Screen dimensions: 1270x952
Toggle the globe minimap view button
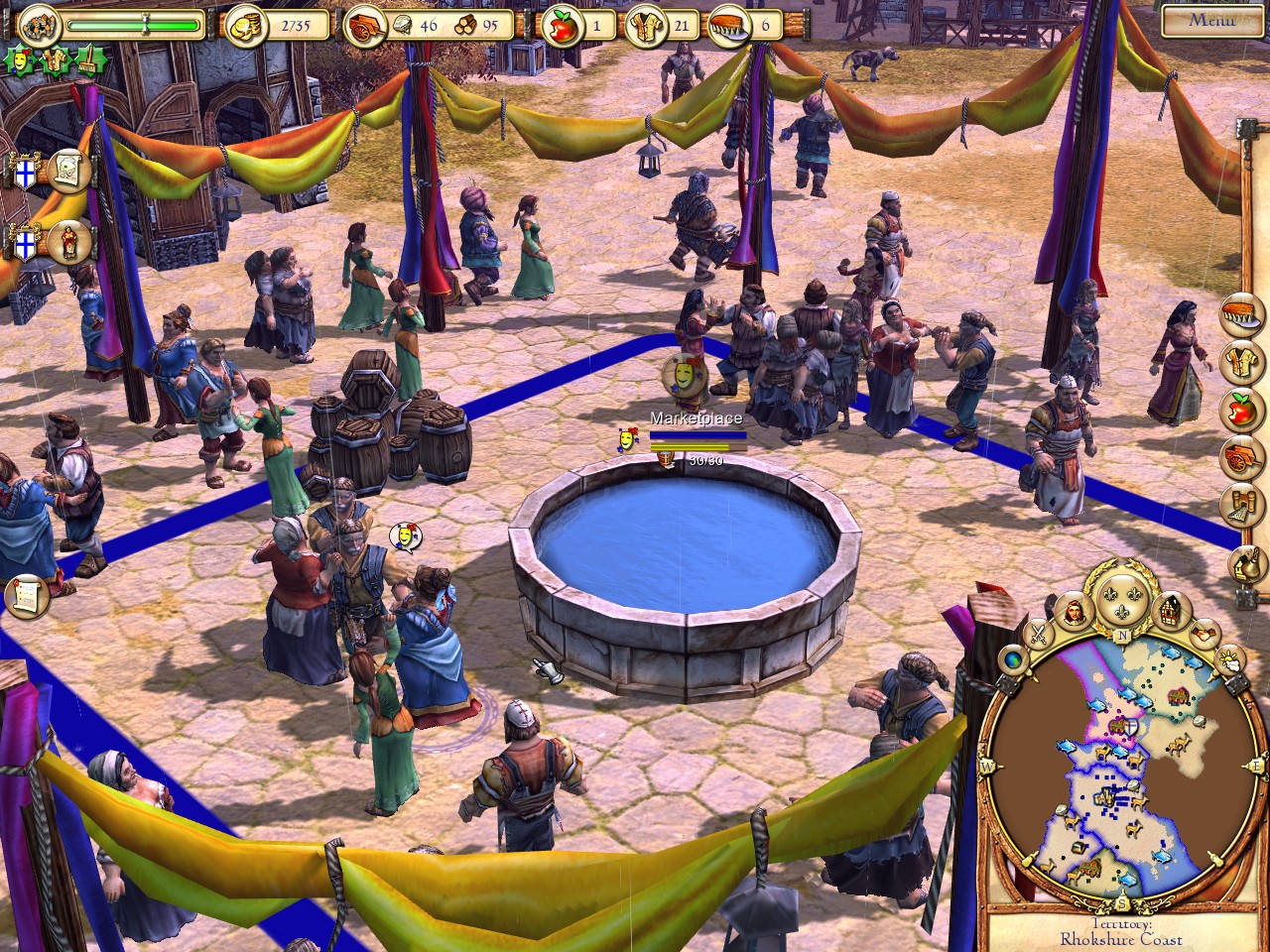click(1012, 660)
